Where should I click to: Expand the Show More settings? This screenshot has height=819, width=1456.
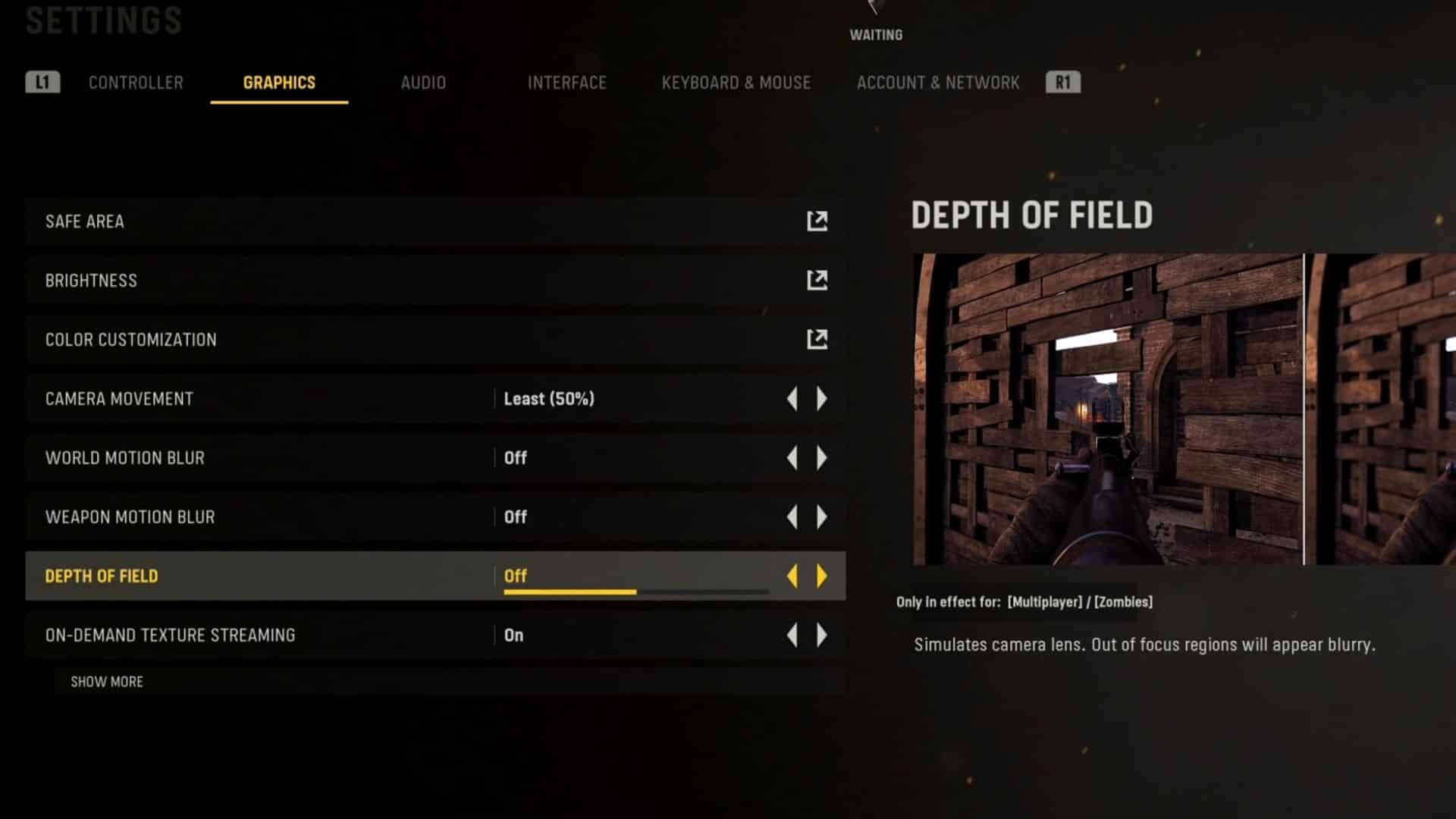pos(107,682)
